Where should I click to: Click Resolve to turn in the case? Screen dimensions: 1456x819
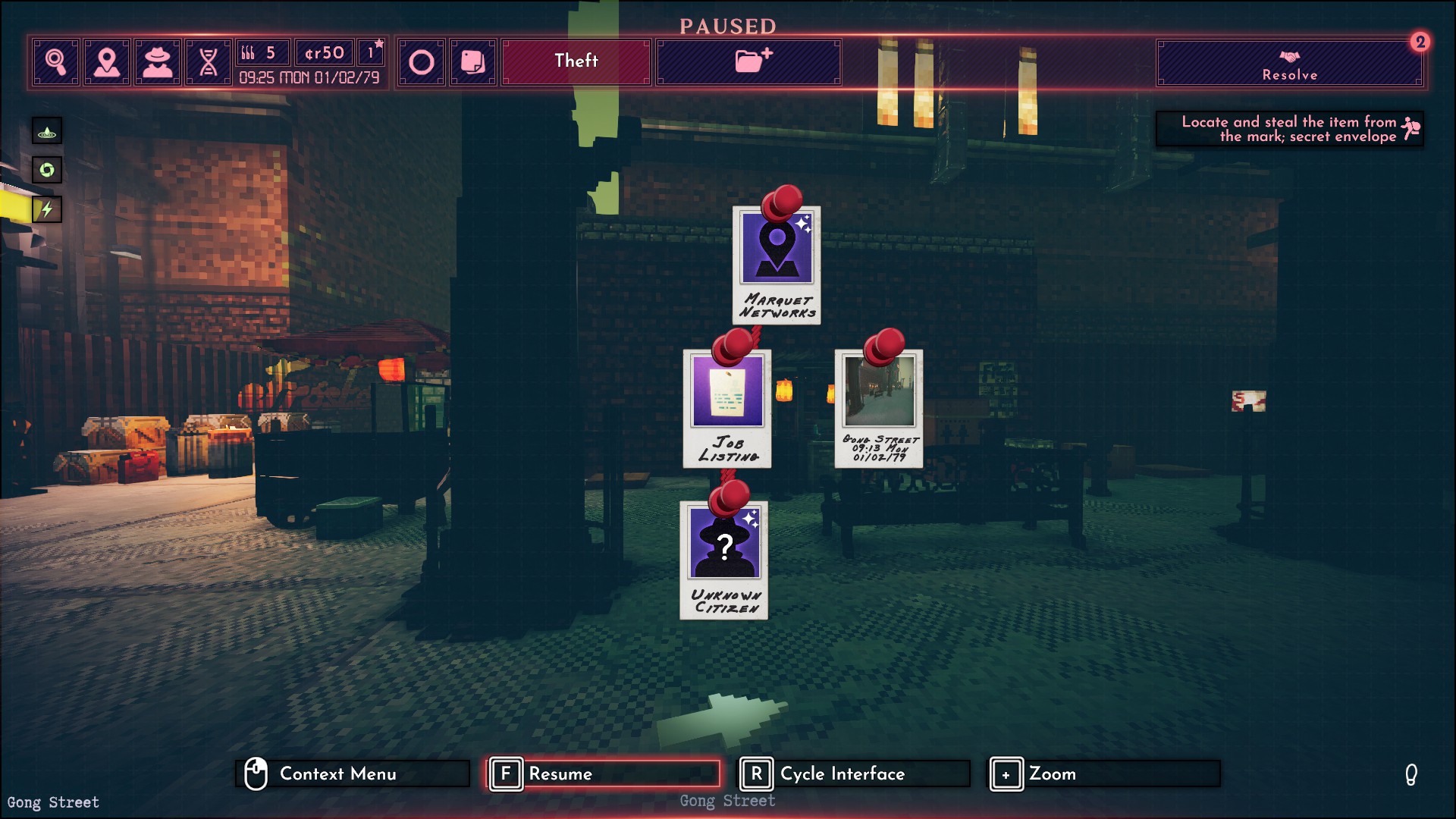point(1290,74)
